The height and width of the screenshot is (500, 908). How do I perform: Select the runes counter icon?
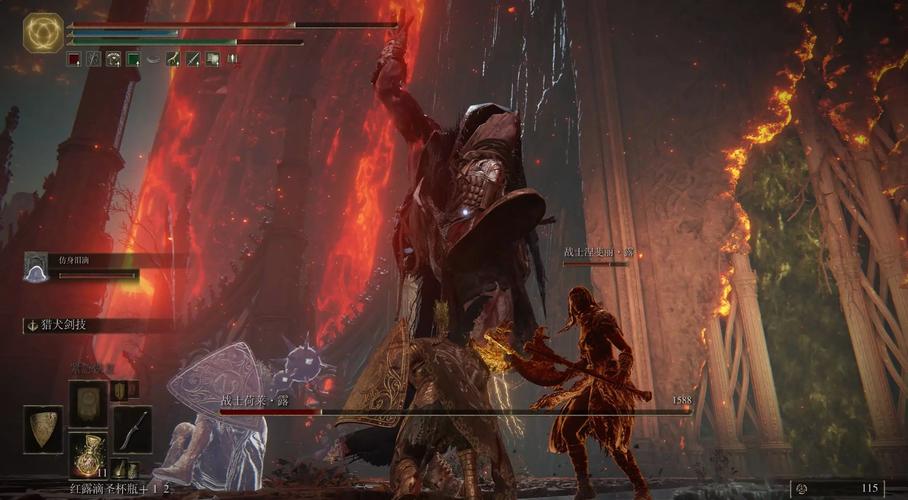(800, 488)
